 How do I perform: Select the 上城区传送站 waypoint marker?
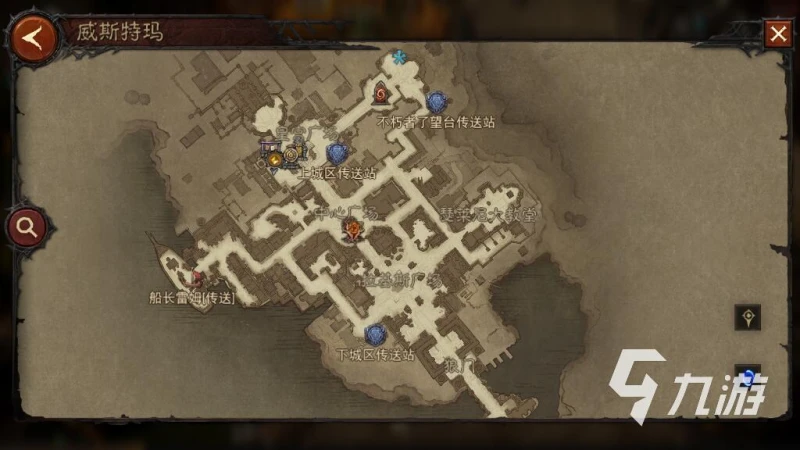coord(338,153)
